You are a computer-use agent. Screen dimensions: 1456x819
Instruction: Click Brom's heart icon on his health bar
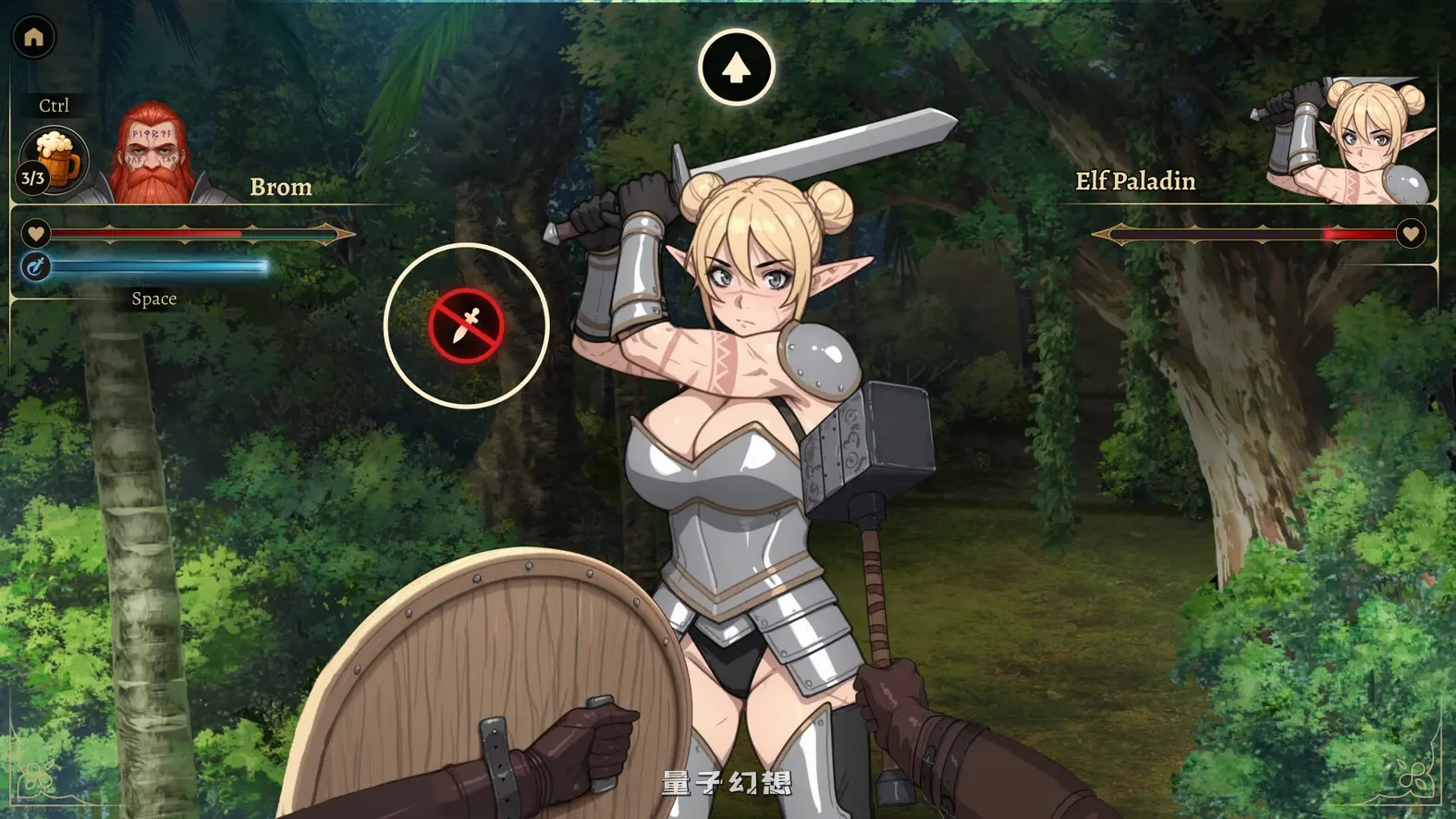click(35, 234)
